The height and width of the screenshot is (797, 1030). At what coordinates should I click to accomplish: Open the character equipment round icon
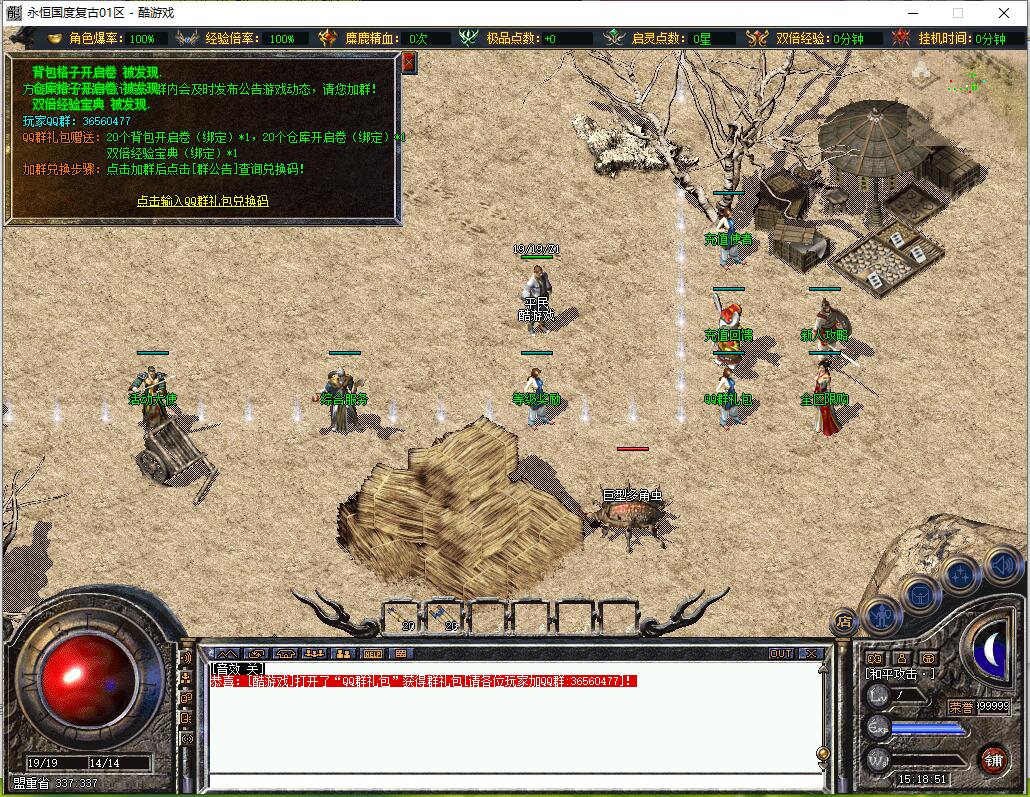[x=882, y=614]
